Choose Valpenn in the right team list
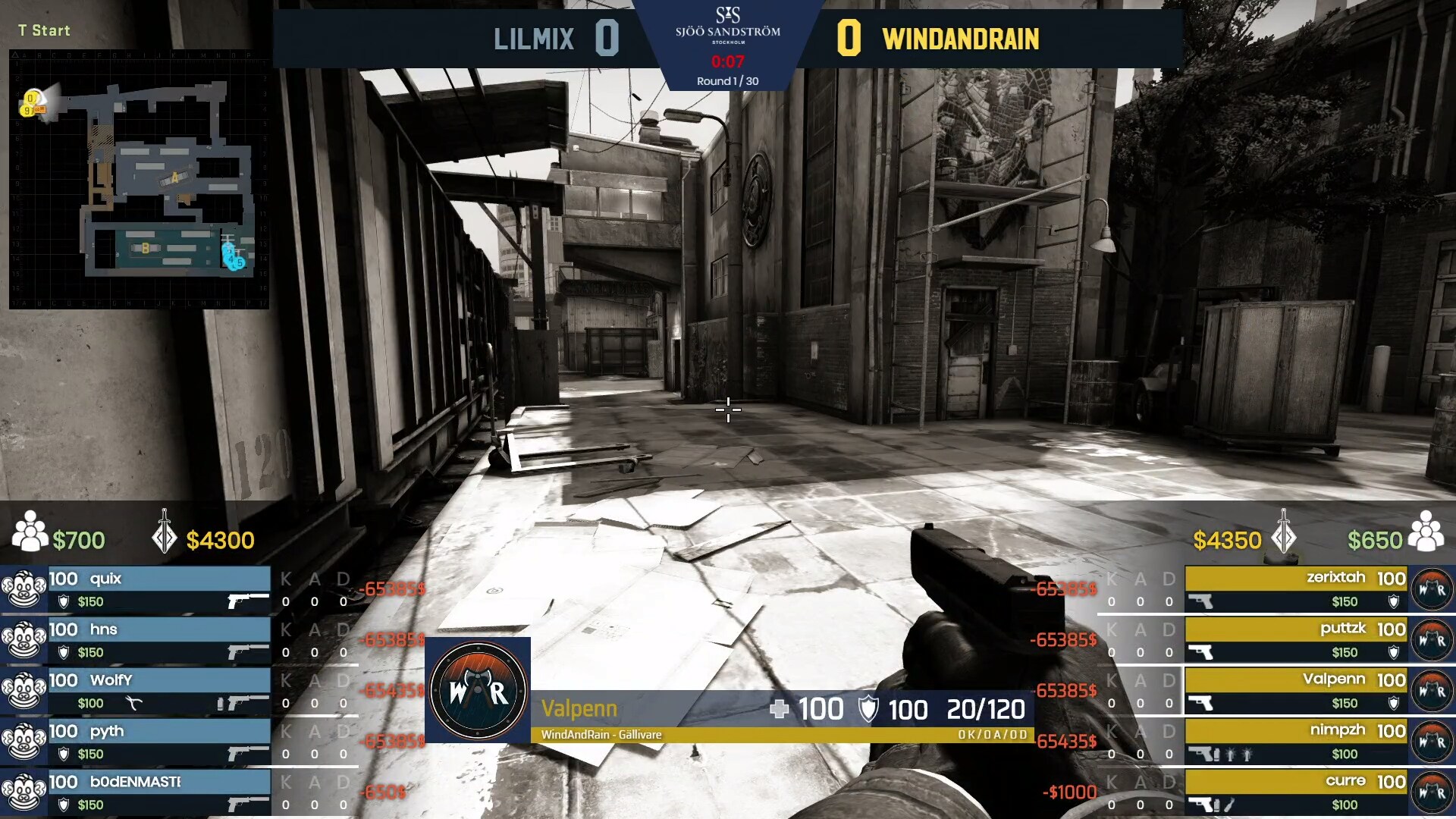1456x819 pixels. 1296,691
